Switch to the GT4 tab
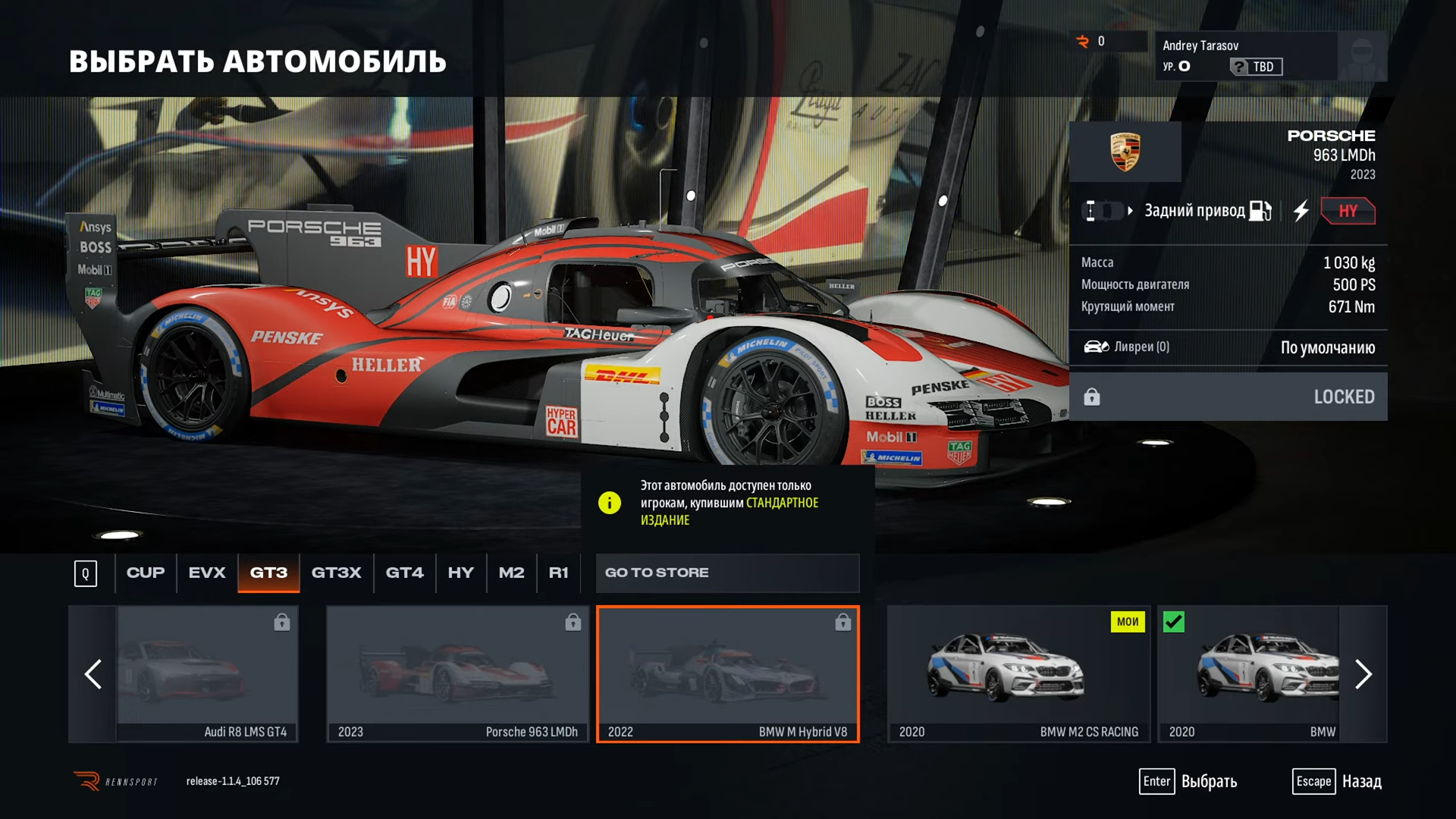1456x819 pixels. (x=404, y=573)
